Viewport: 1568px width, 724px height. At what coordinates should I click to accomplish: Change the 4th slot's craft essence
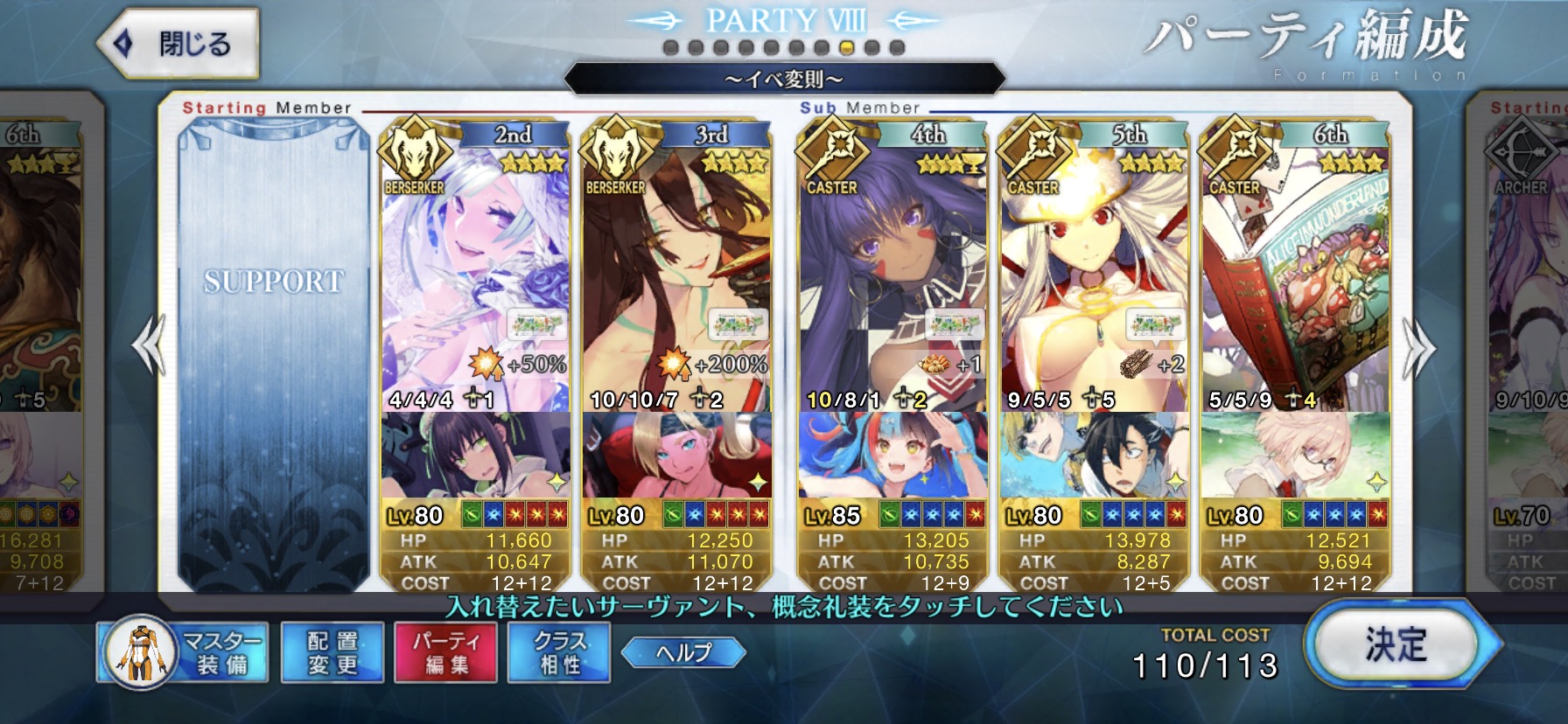892,455
